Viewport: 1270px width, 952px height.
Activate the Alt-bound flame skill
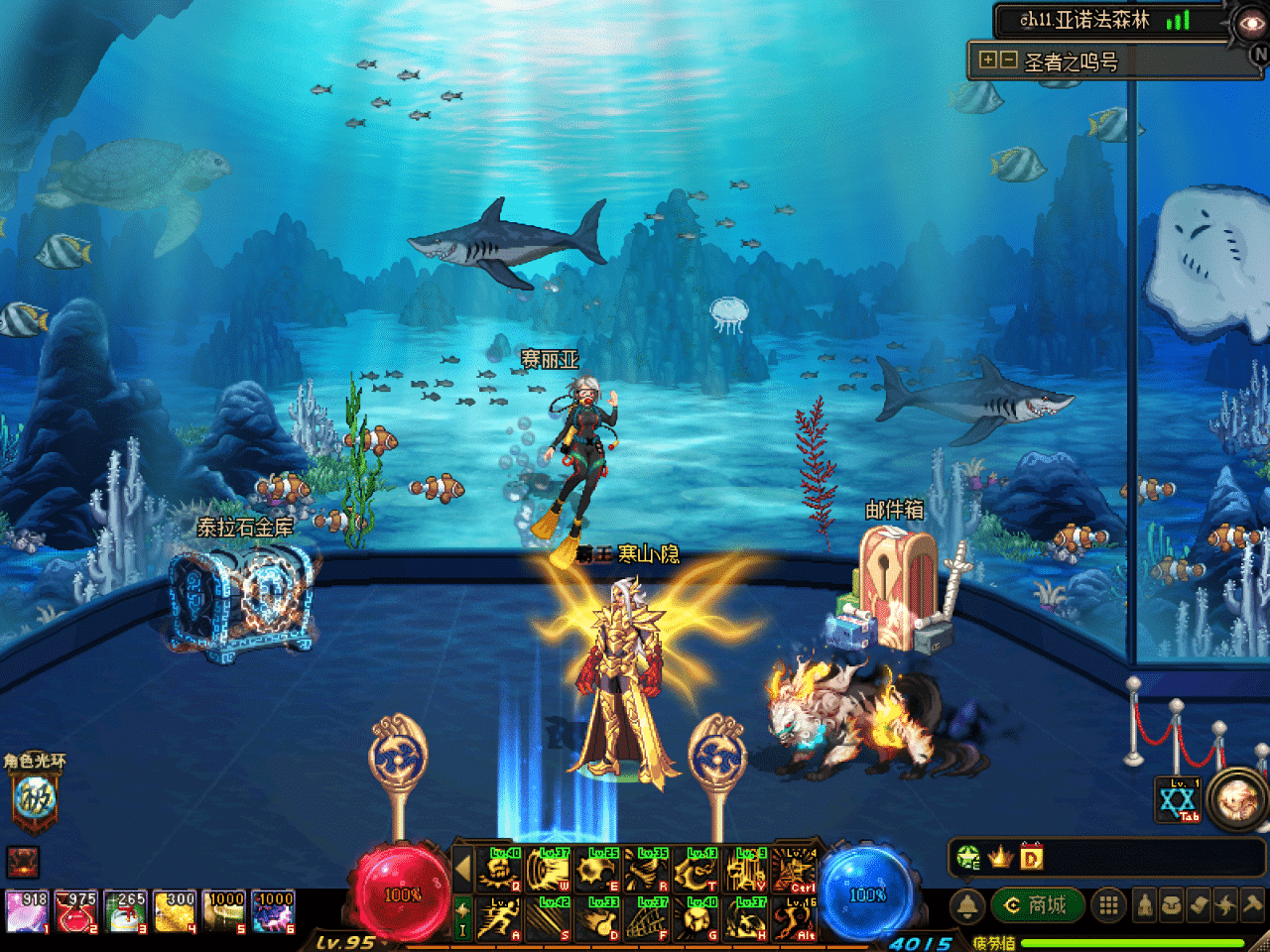[794, 919]
